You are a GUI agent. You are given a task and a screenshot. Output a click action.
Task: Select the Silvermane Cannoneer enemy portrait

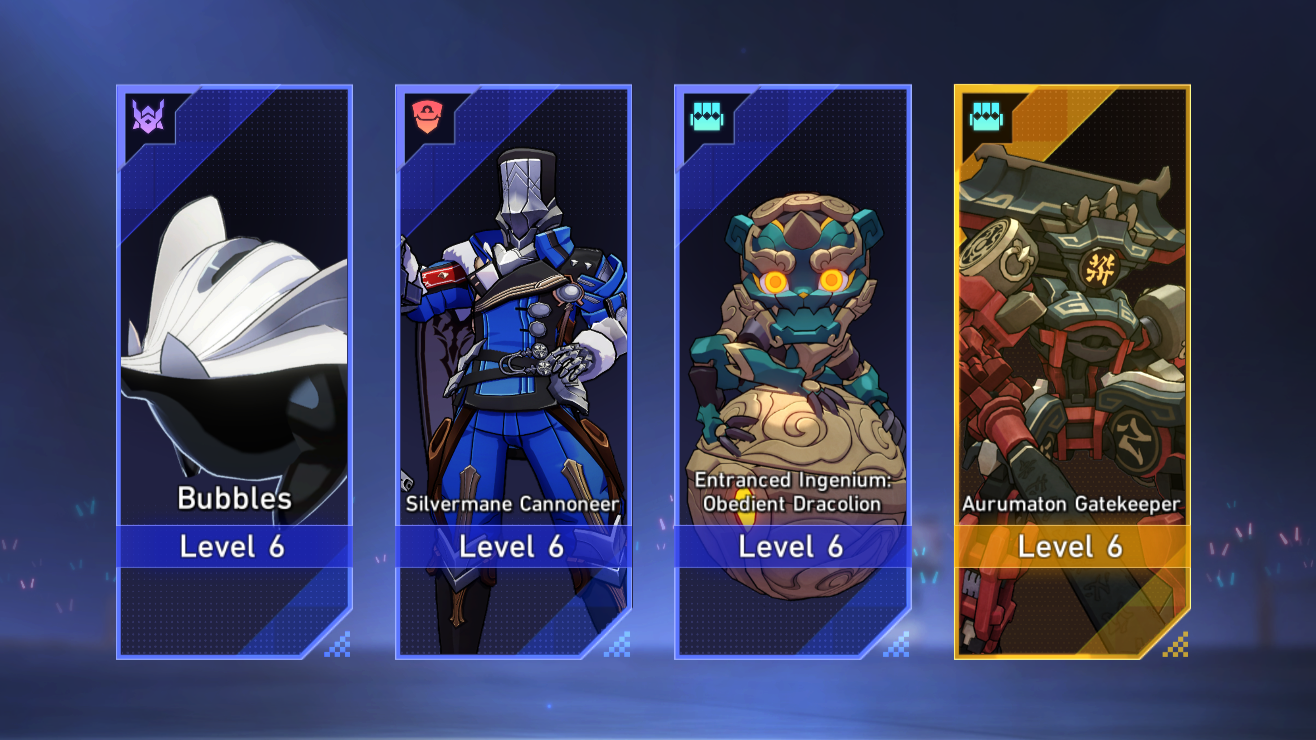click(513, 320)
